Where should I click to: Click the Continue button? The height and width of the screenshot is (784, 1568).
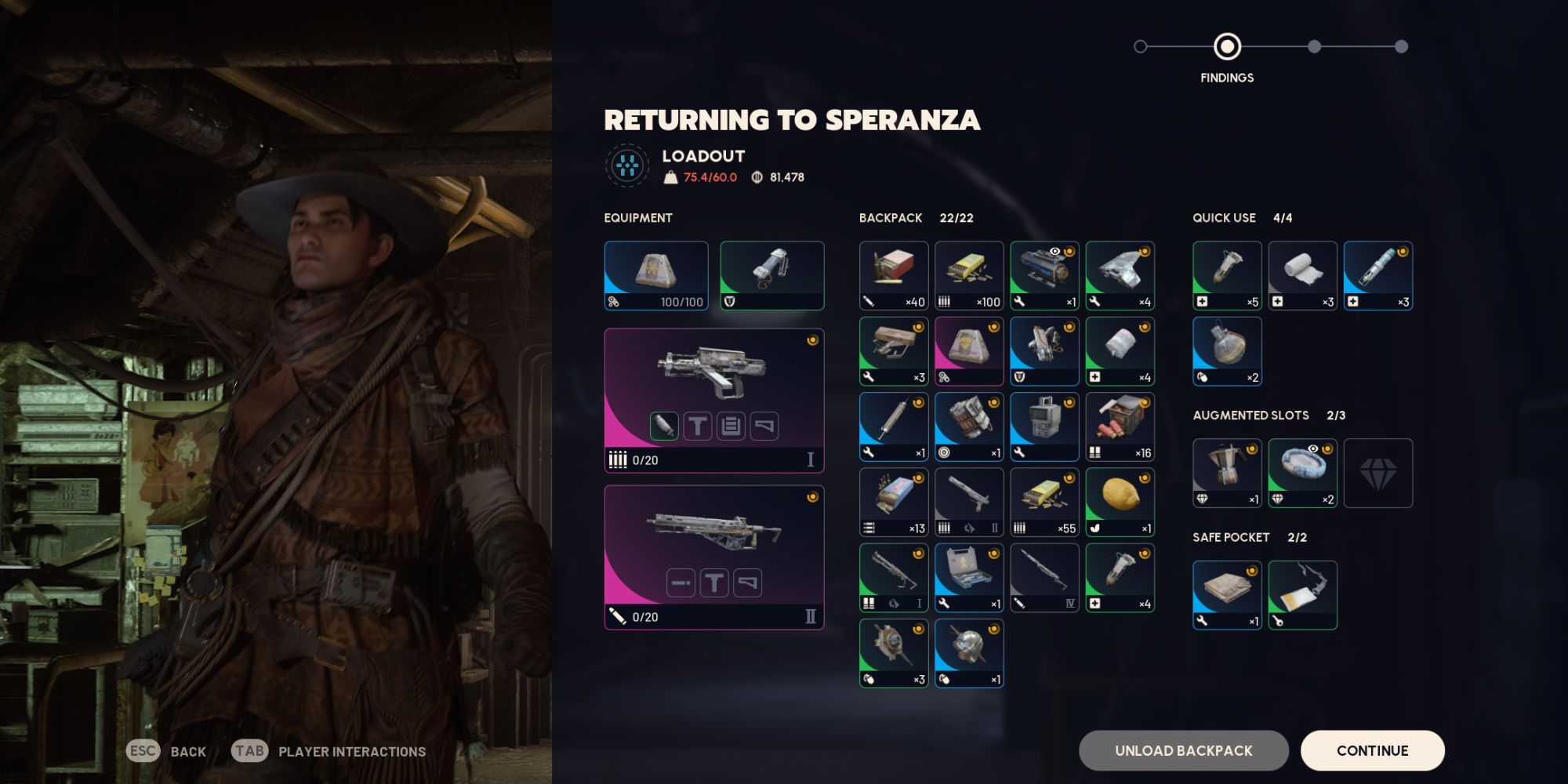(x=1372, y=750)
